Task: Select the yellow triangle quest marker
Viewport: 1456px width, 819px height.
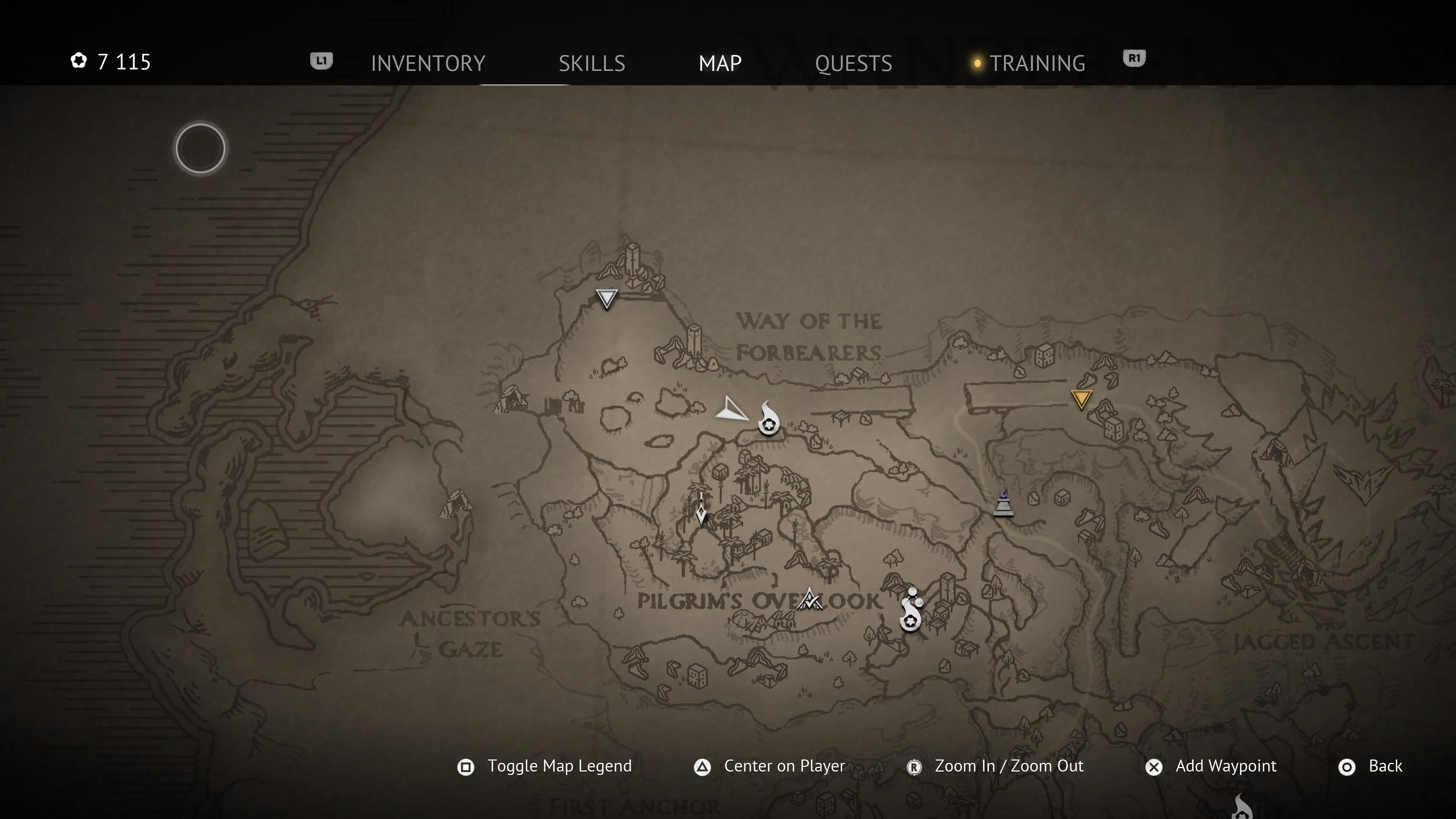Action: 1081,399
